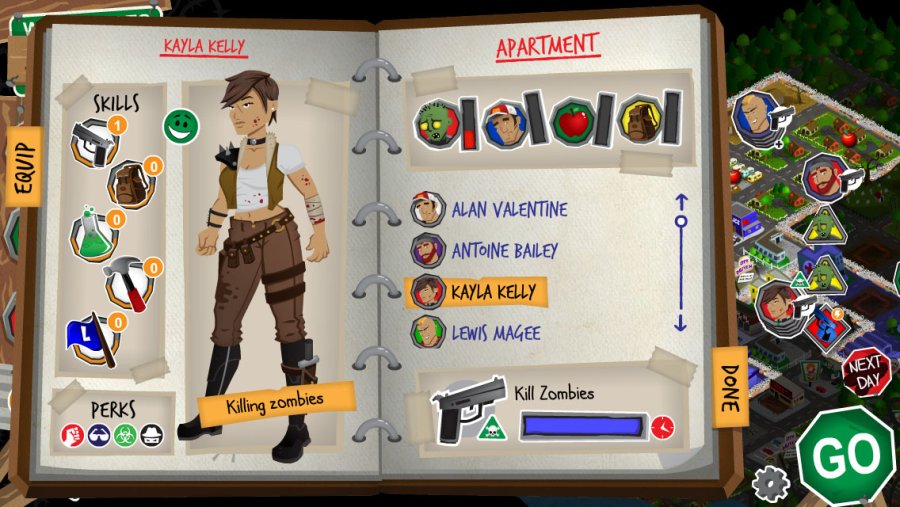Select the green flask science skill

click(x=92, y=236)
